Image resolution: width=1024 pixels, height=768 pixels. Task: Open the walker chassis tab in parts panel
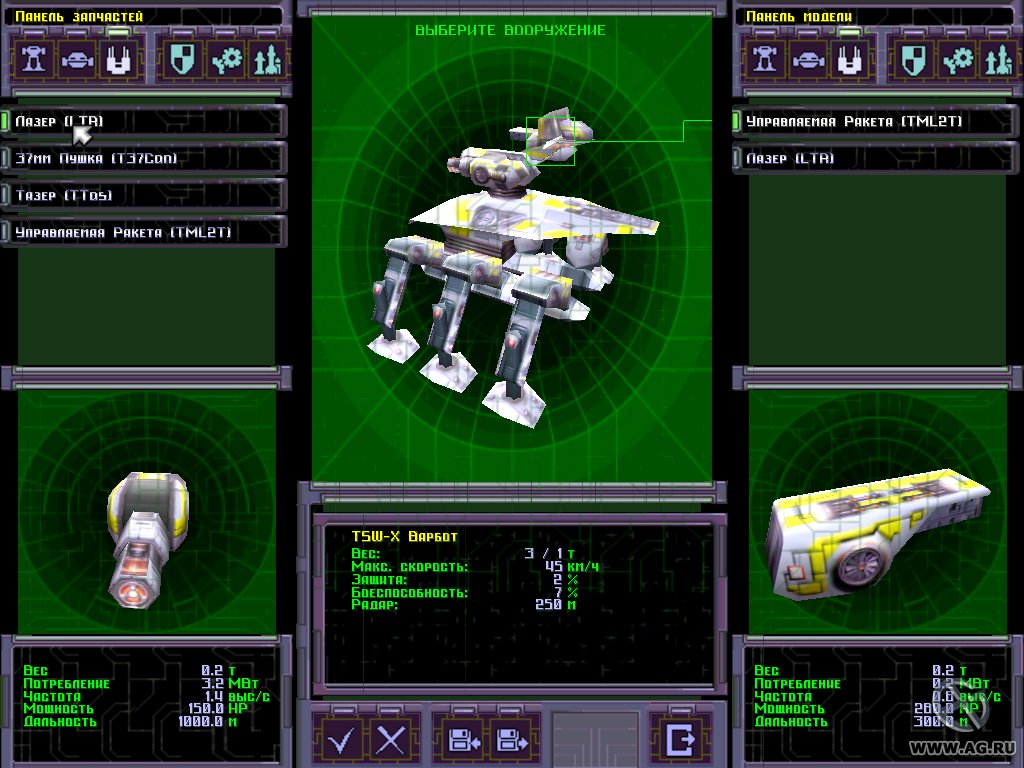point(35,59)
